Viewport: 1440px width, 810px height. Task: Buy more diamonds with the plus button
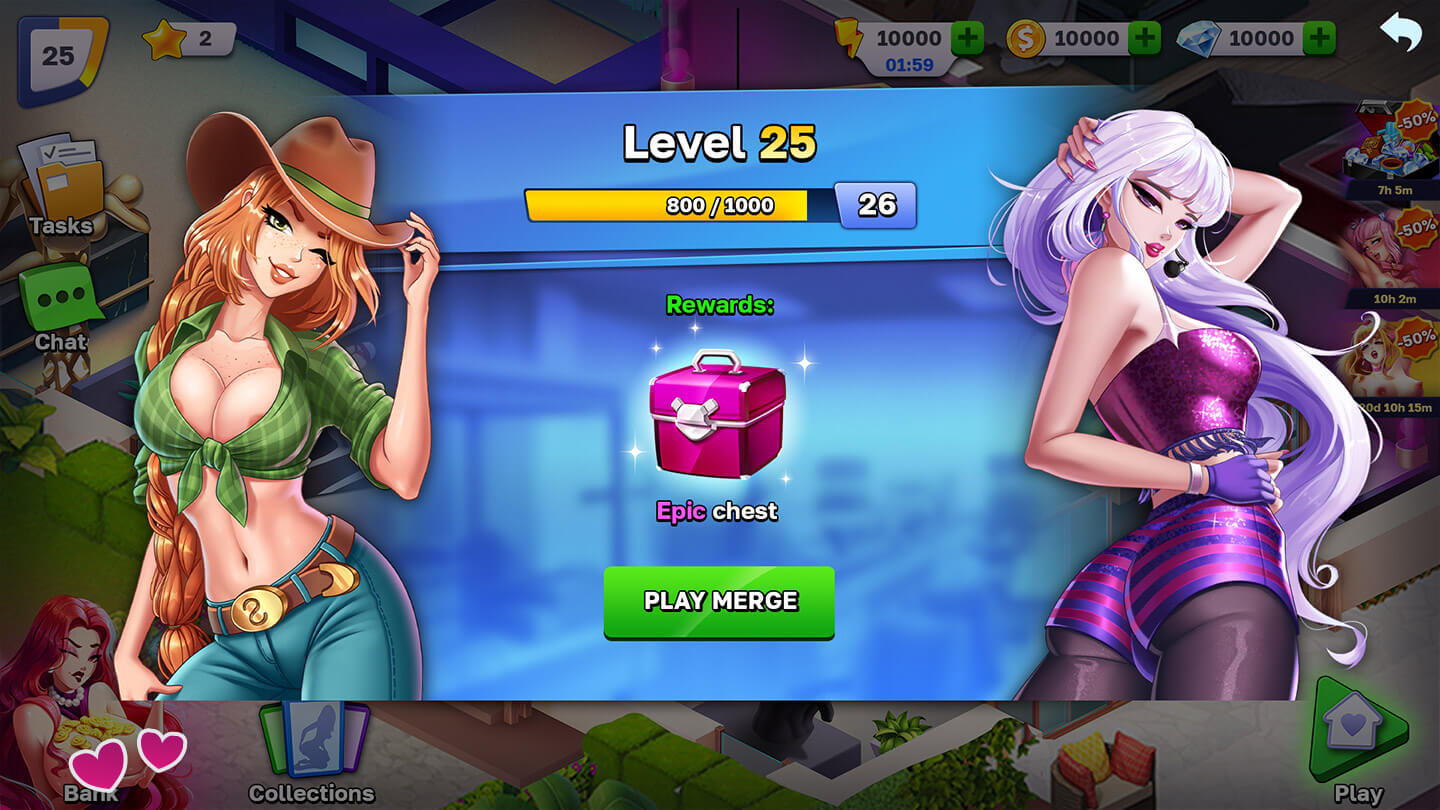click(1320, 39)
